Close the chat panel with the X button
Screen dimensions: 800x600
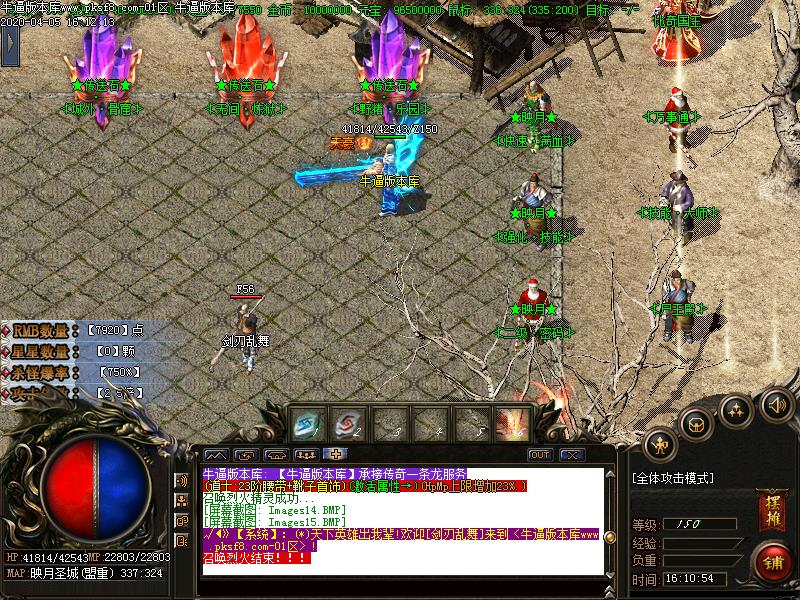[571, 455]
